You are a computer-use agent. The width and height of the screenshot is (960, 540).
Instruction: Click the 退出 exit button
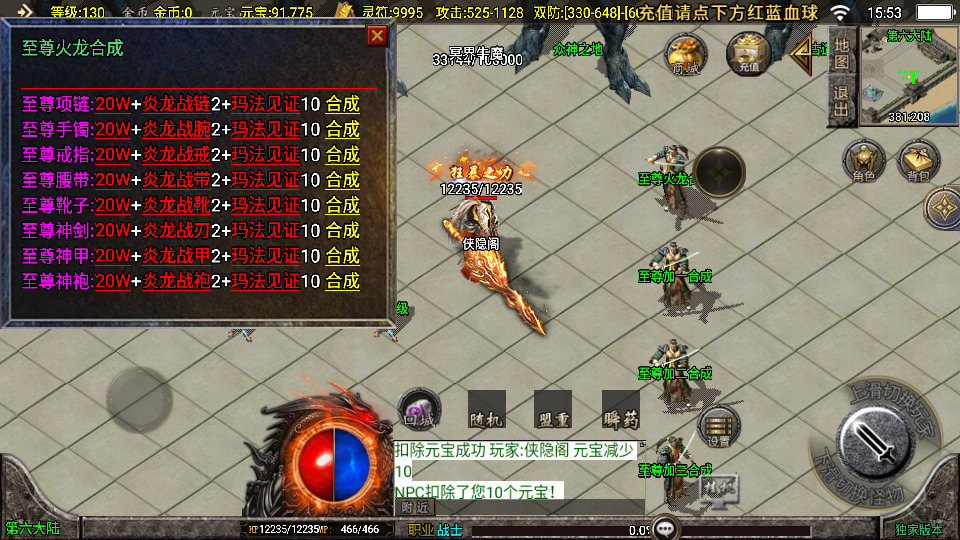pos(841,101)
